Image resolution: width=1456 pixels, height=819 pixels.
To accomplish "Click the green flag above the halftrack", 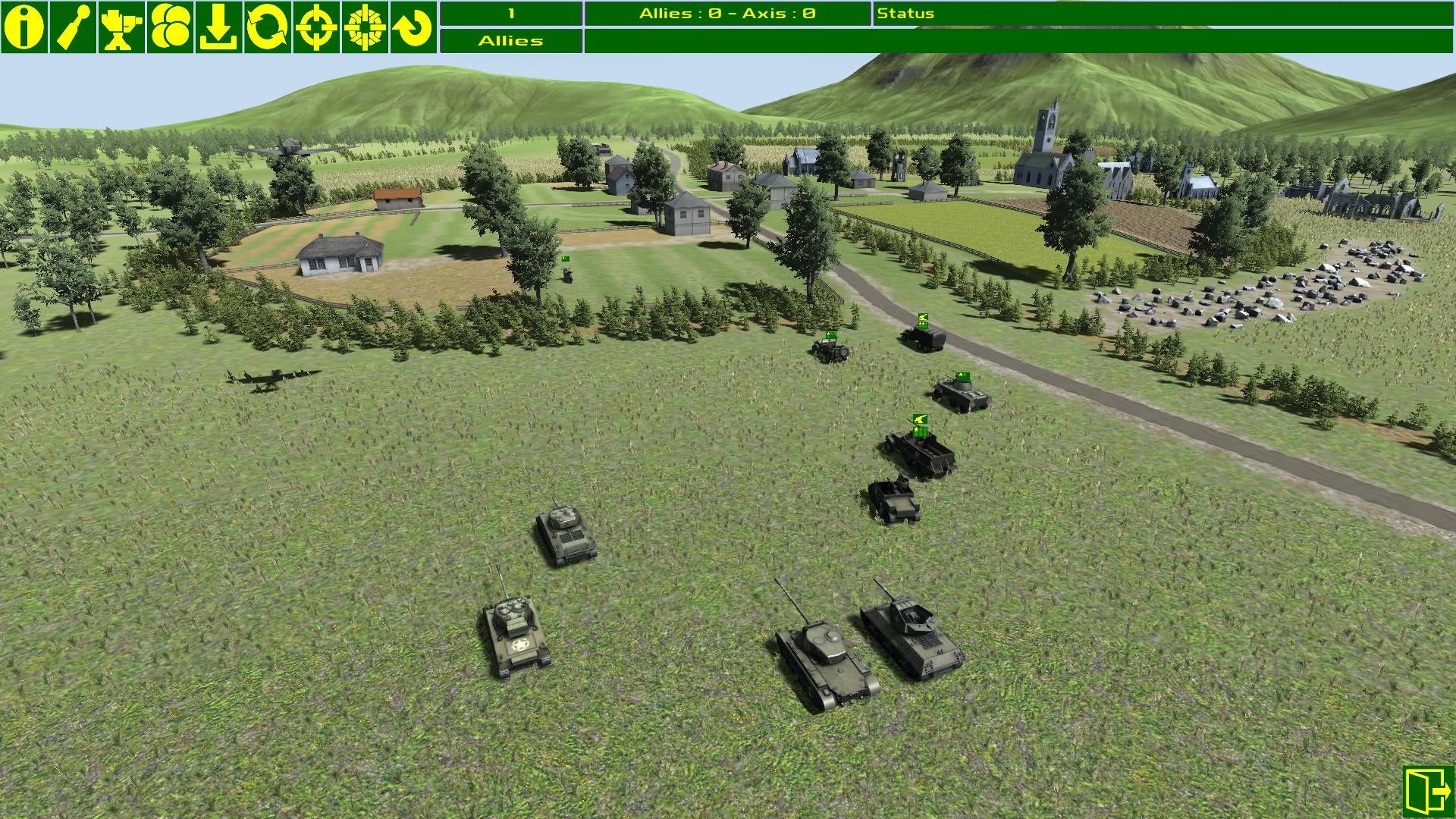I will point(919,419).
